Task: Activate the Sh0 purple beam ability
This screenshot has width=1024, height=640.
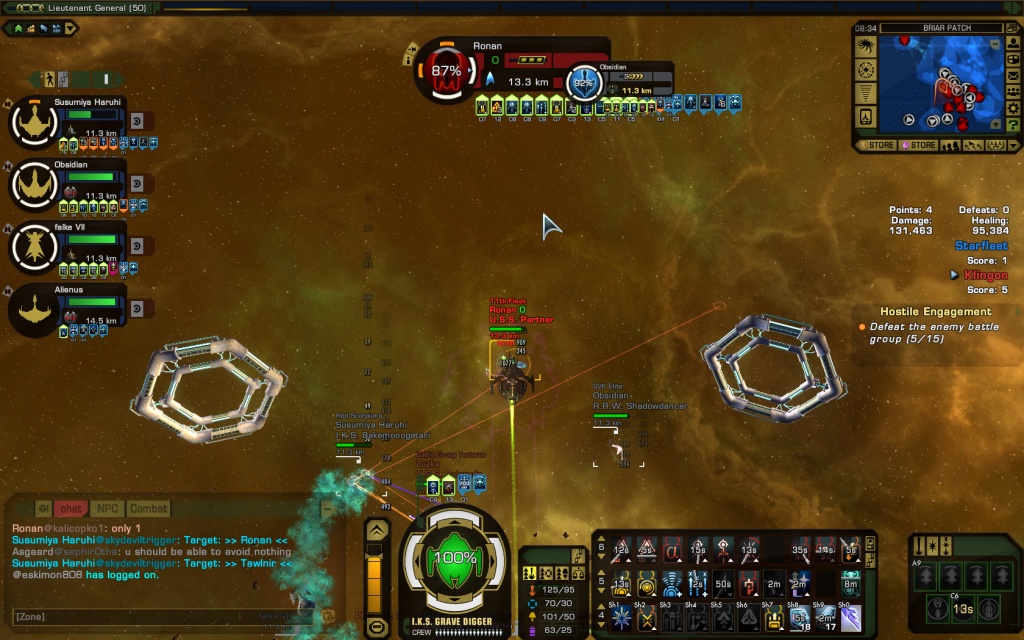Action: point(850,619)
